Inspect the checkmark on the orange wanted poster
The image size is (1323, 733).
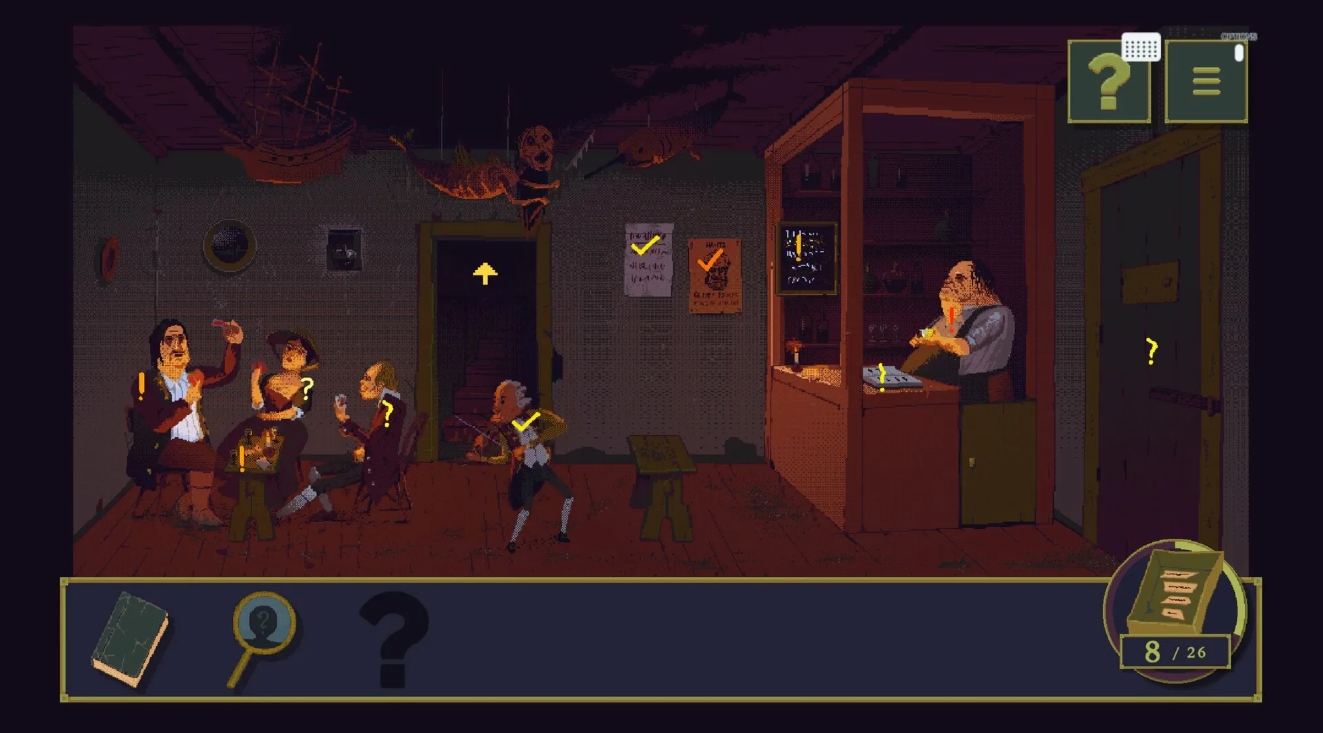711,260
